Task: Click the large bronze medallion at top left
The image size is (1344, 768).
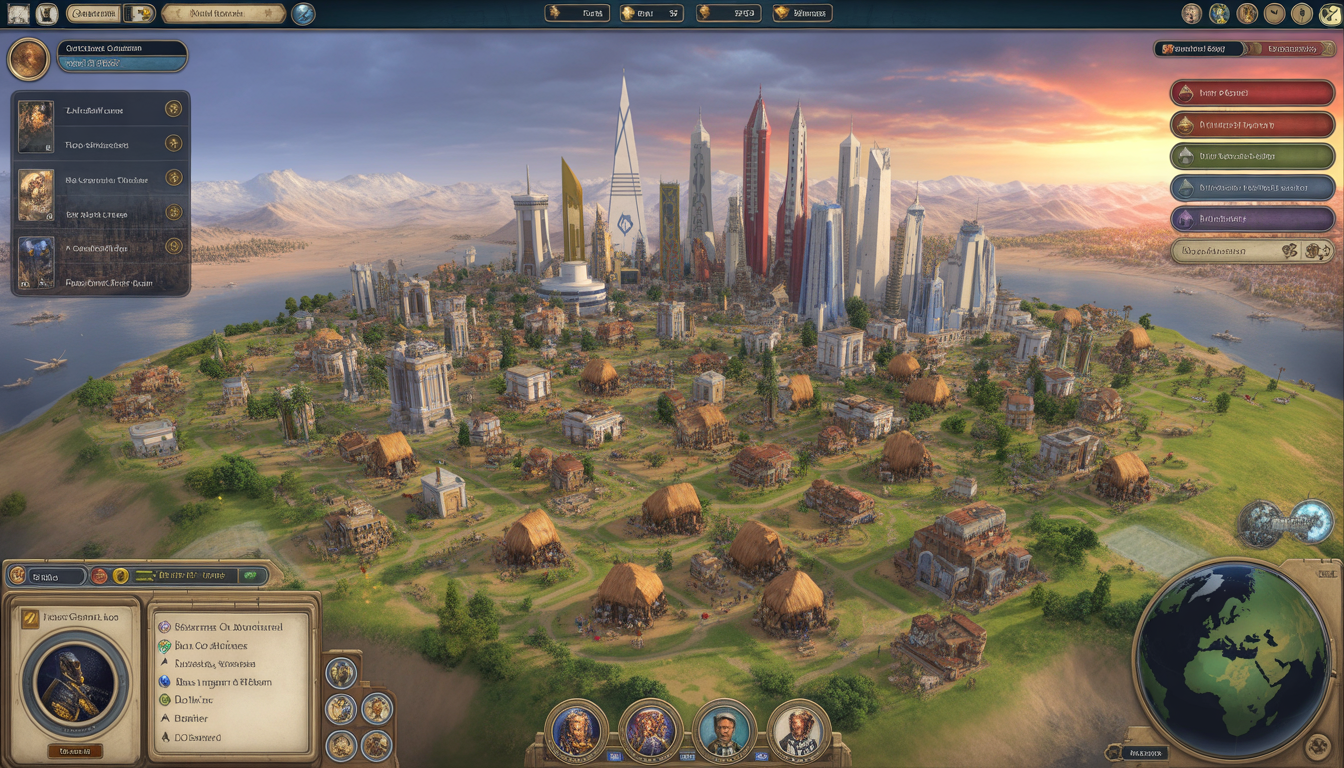Action: pos(28,59)
